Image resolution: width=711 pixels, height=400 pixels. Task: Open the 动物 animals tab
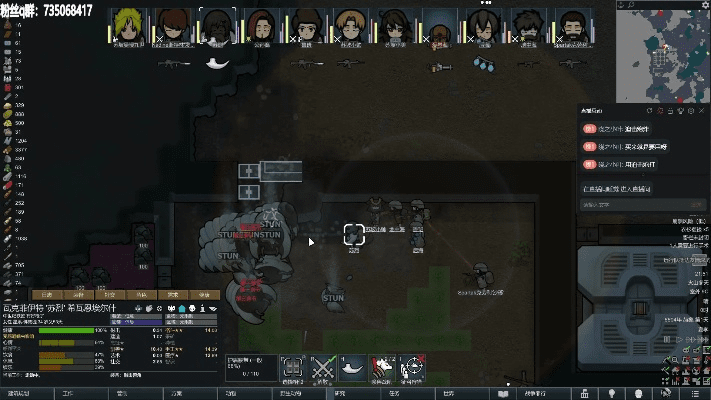pos(231,394)
